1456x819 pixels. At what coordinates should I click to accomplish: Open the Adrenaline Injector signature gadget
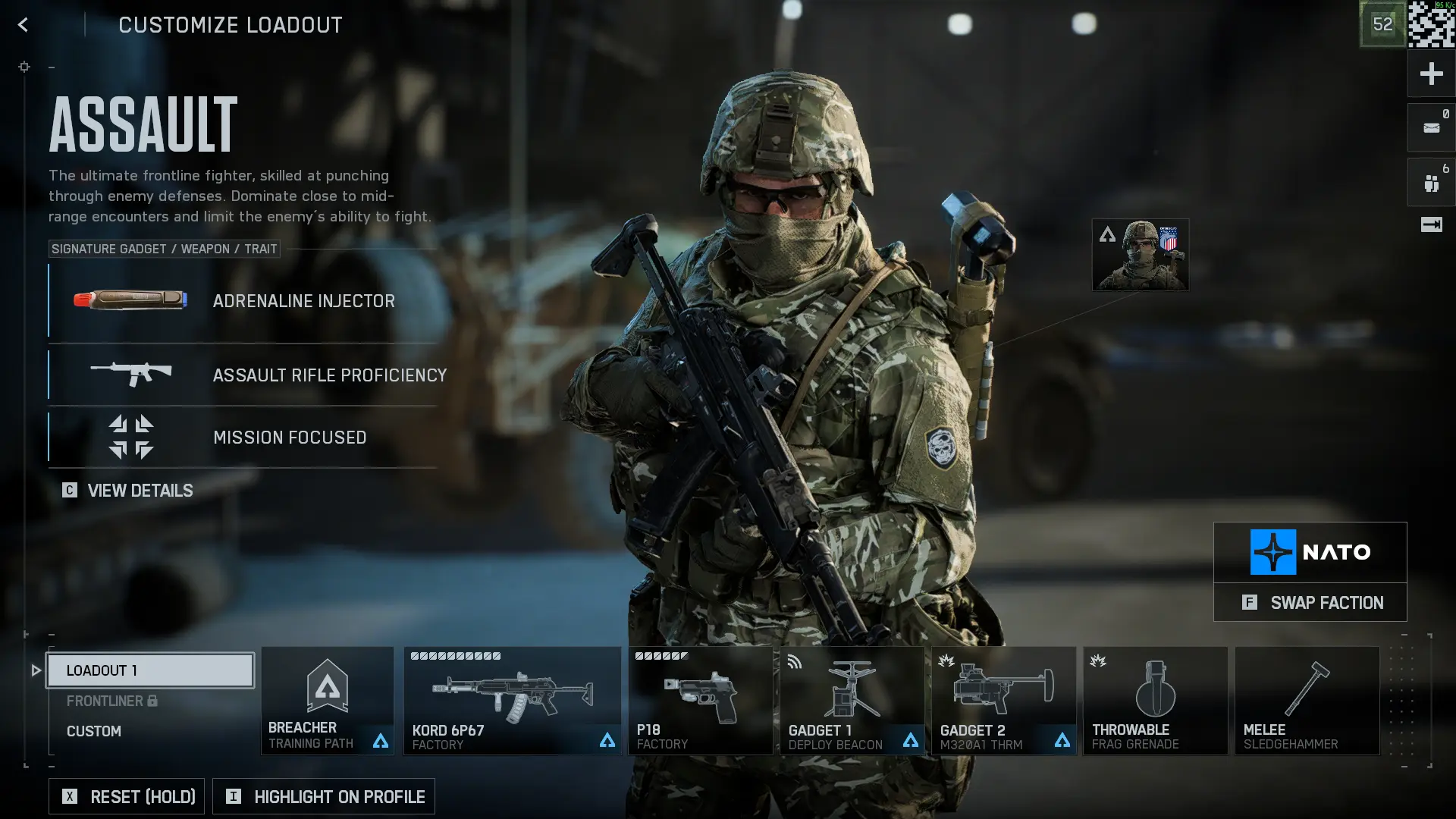coord(243,301)
